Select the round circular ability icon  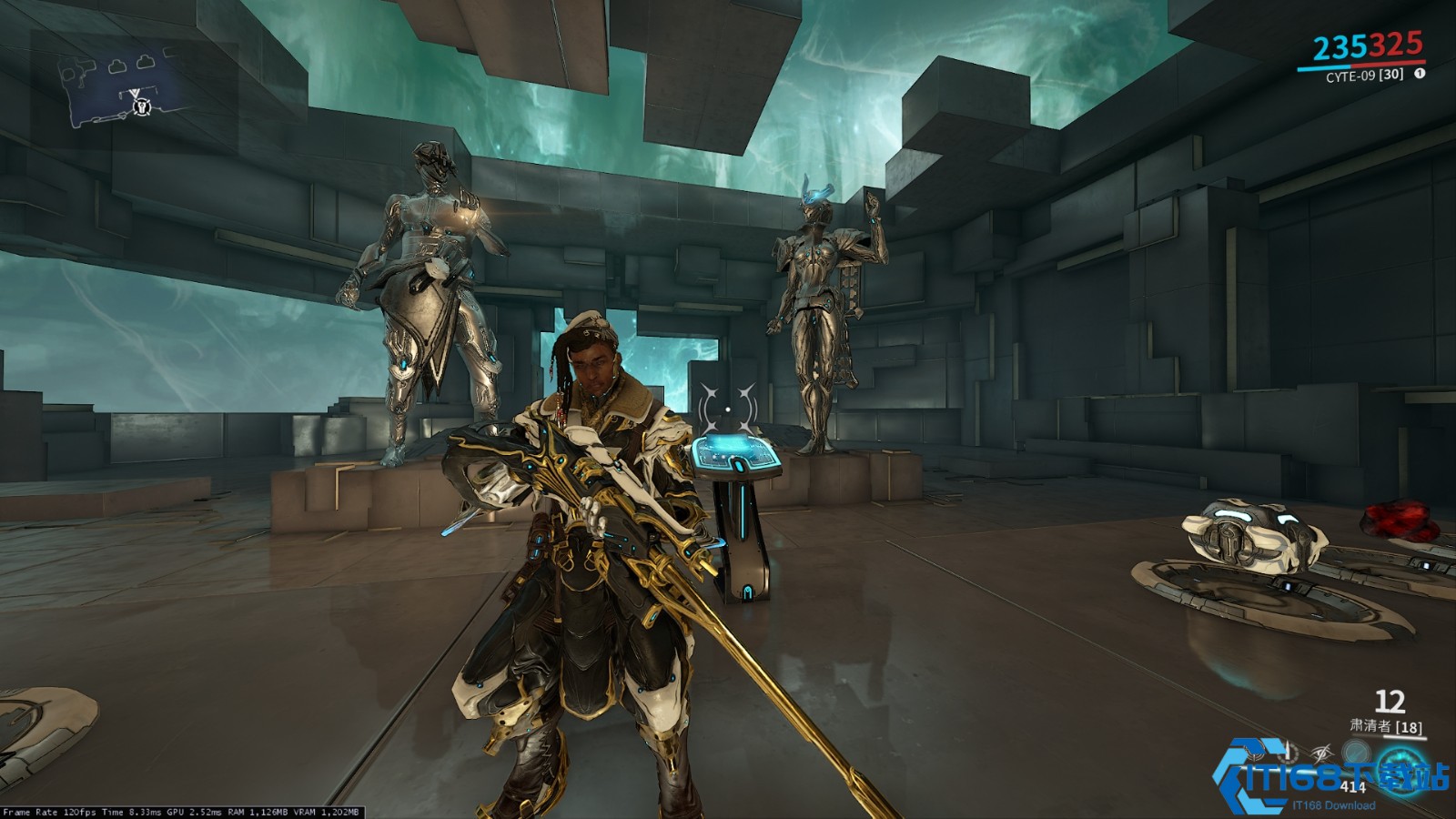[1356, 753]
